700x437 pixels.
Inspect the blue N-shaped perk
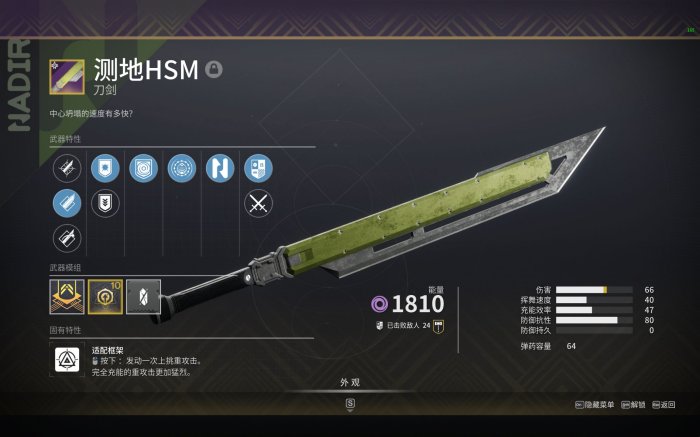coord(220,168)
